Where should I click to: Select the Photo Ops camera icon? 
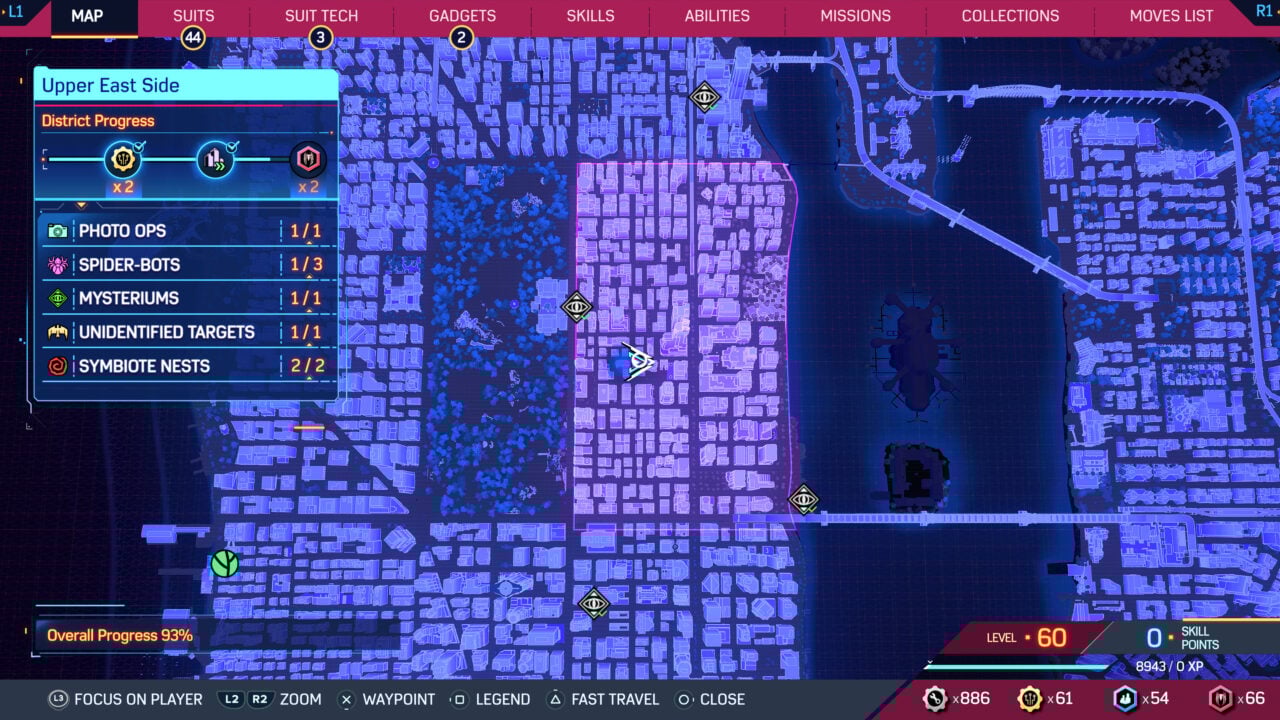tap(58, 230)
